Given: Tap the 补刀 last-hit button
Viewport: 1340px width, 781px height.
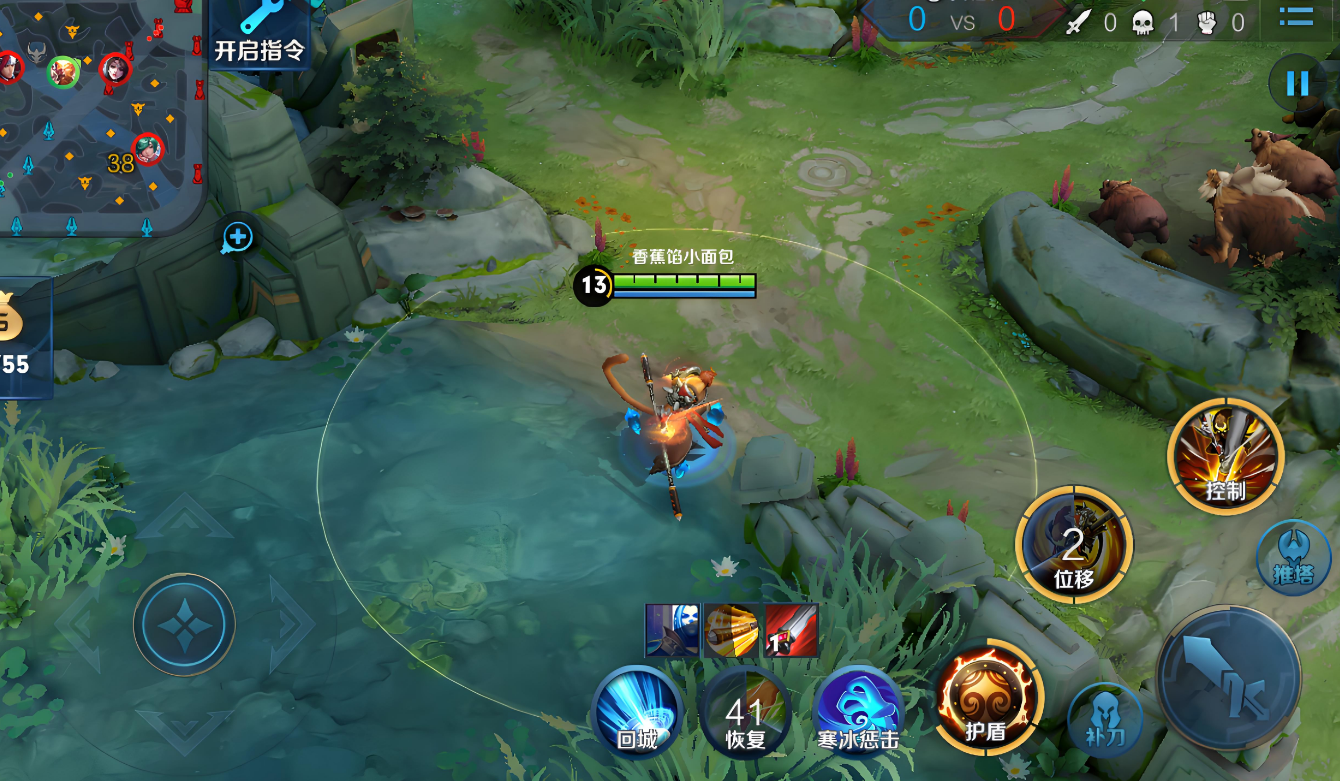Looking at the screenshot, I should click(x=1104, y=717).
